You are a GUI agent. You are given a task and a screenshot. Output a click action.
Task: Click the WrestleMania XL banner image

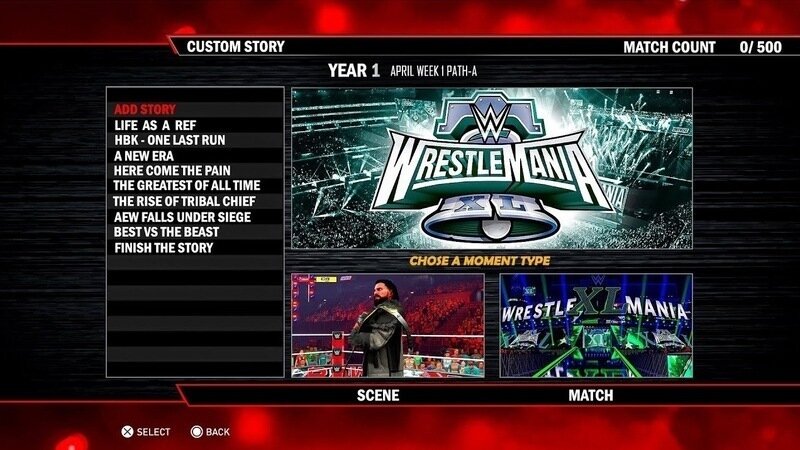(491, 168)
